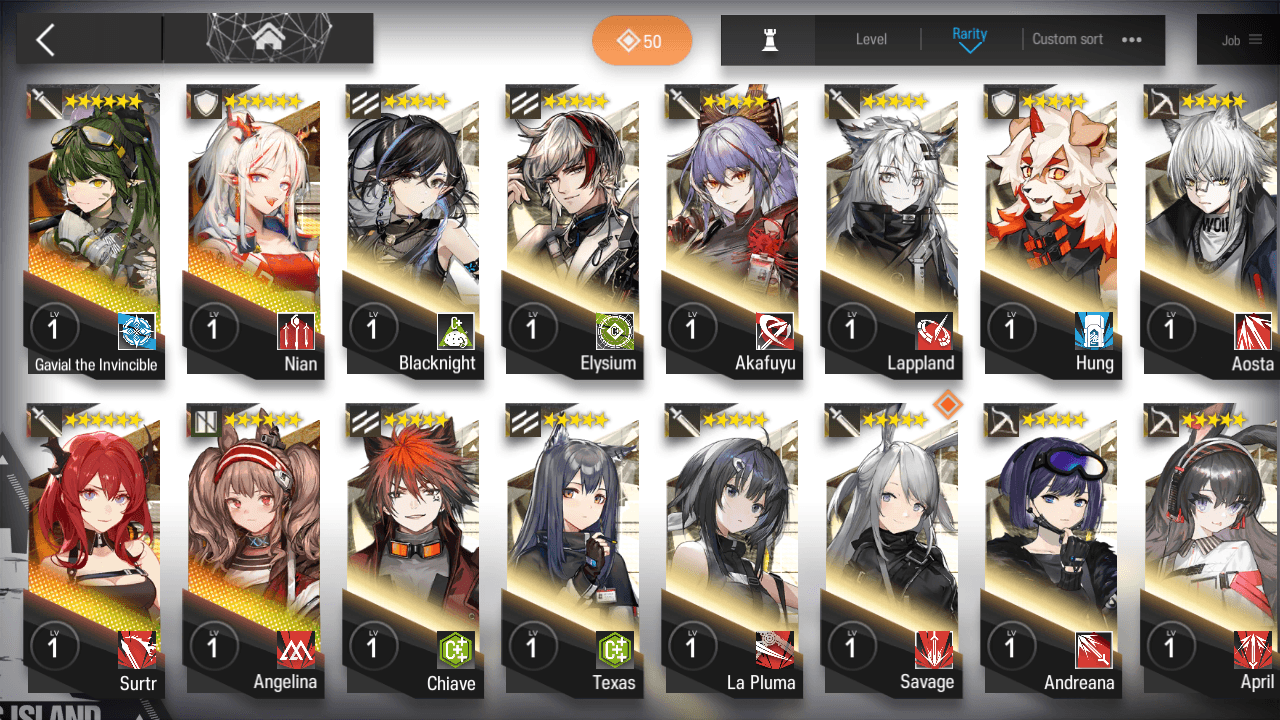
Task: Open the home navigation button
Action: 267,39
